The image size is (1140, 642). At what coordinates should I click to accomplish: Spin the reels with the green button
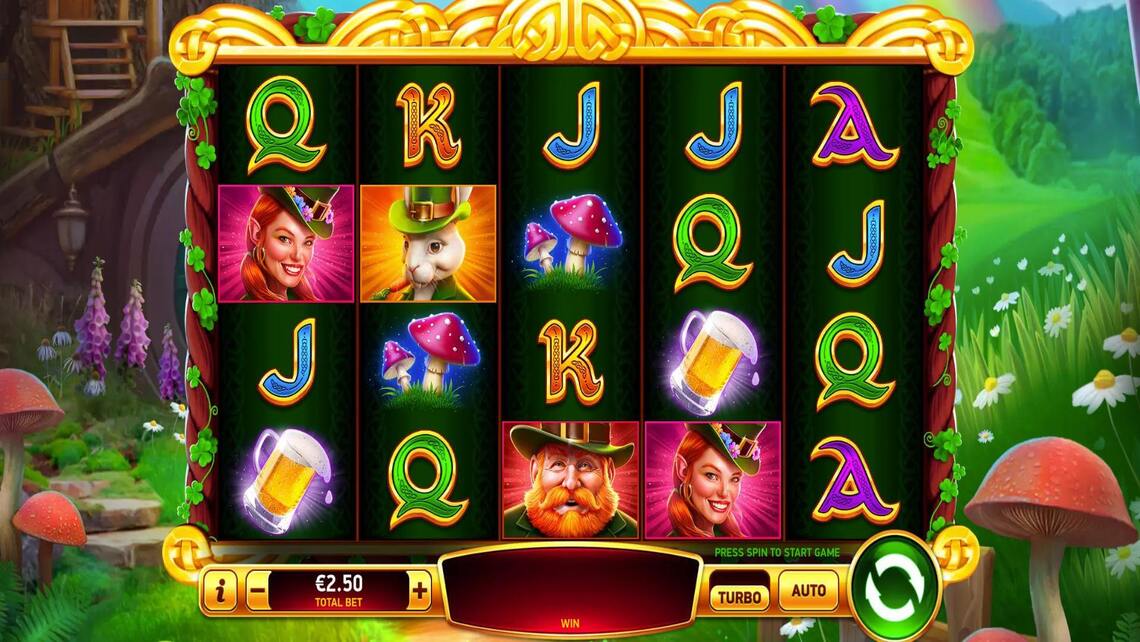coord(895,588)
